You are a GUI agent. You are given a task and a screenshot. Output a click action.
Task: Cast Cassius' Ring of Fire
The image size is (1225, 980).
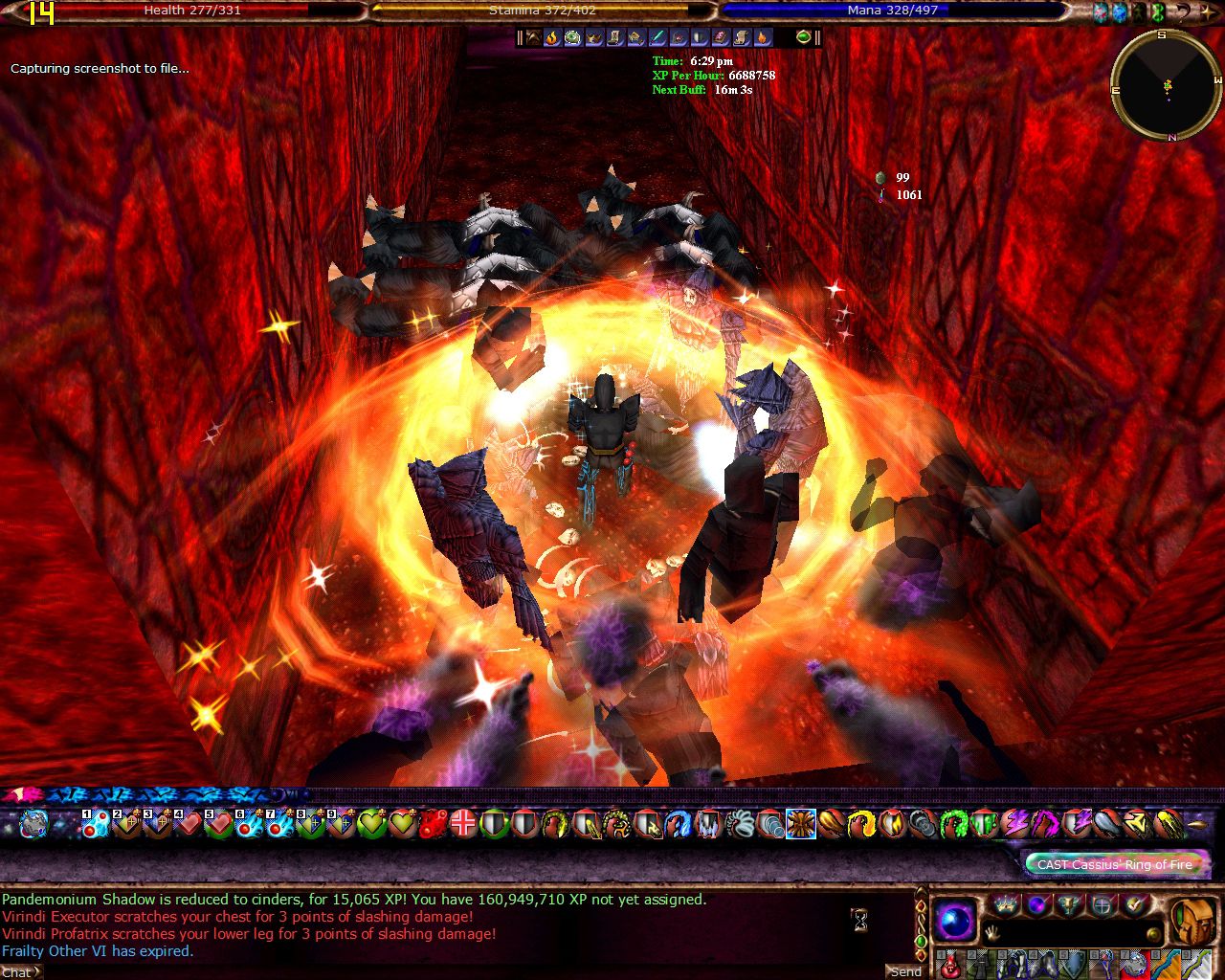[x=1115, y=864]
